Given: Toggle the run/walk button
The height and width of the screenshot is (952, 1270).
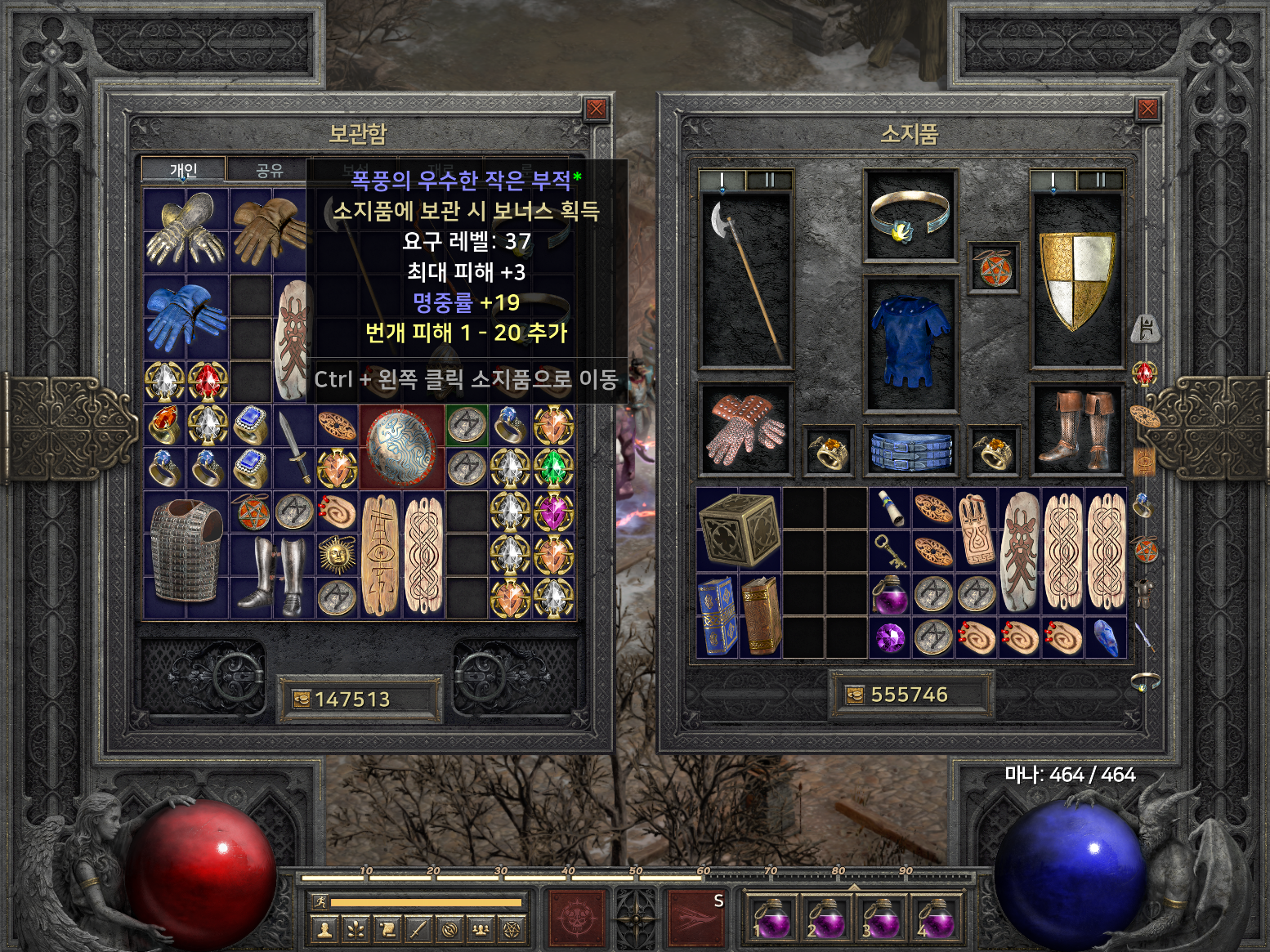Looking at the screenshot, I should pos(320,902).
